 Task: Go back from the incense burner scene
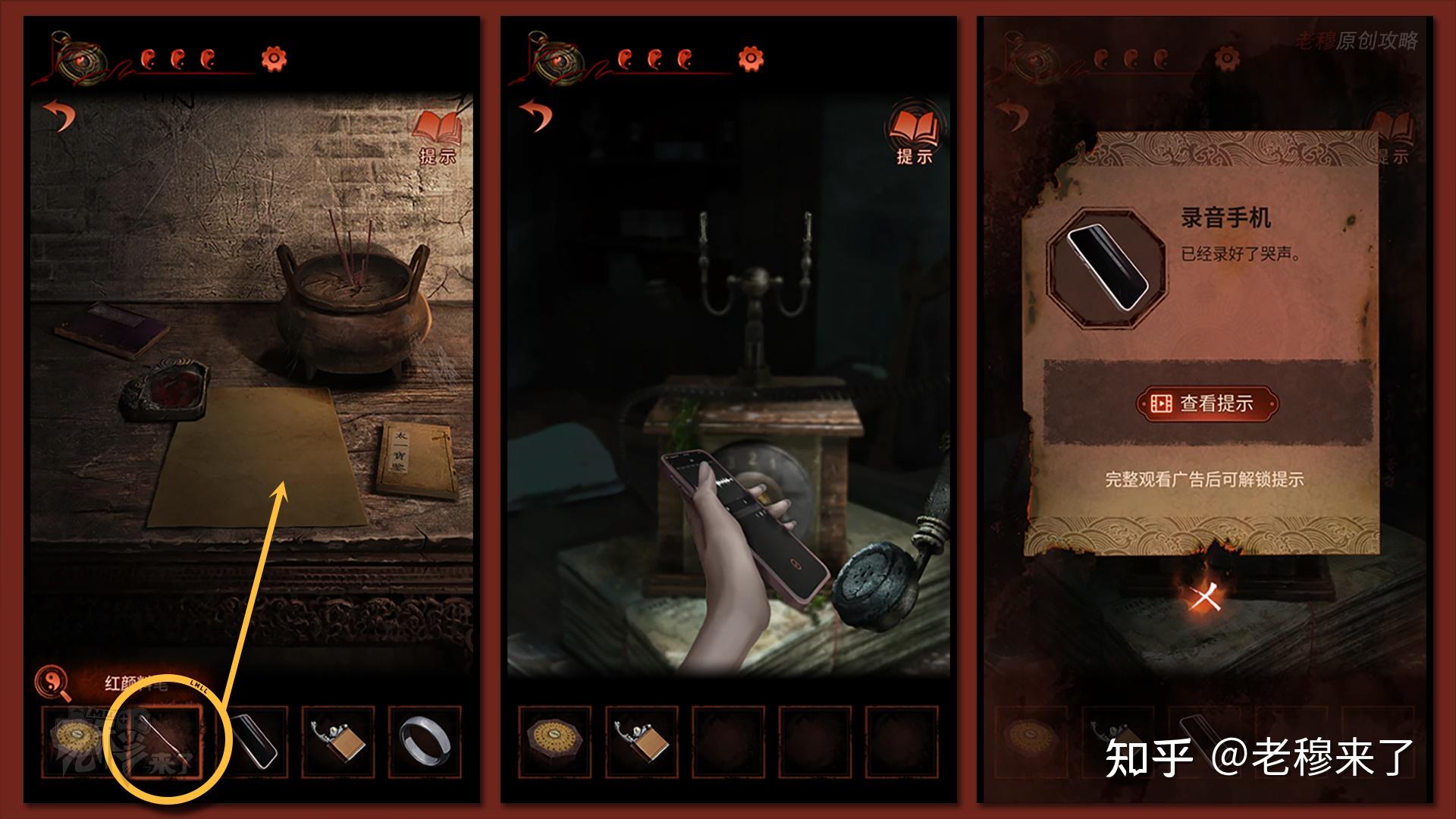click(x=60, y=115)
